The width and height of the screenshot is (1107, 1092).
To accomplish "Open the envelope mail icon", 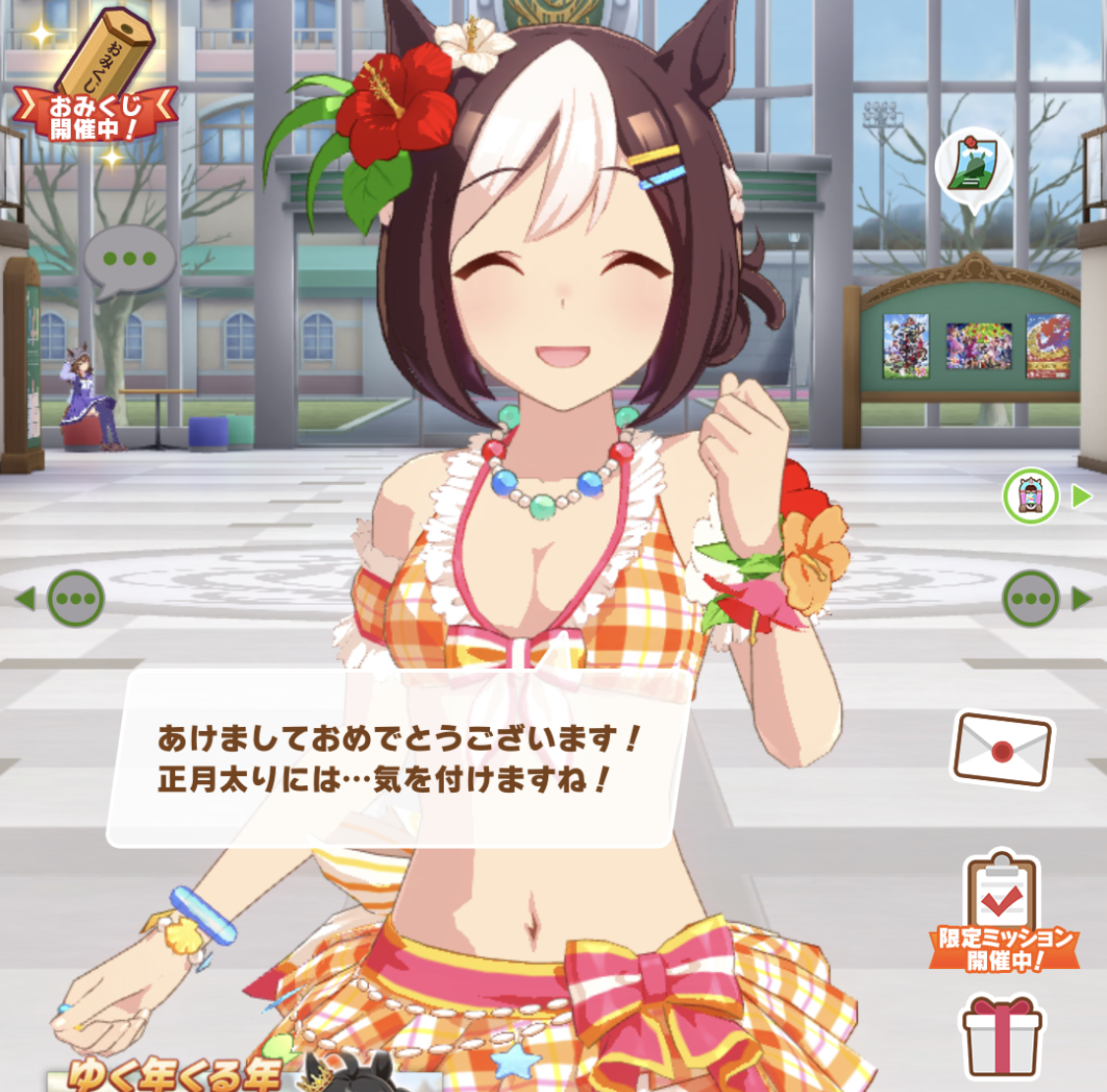I will coord(1002,750).
